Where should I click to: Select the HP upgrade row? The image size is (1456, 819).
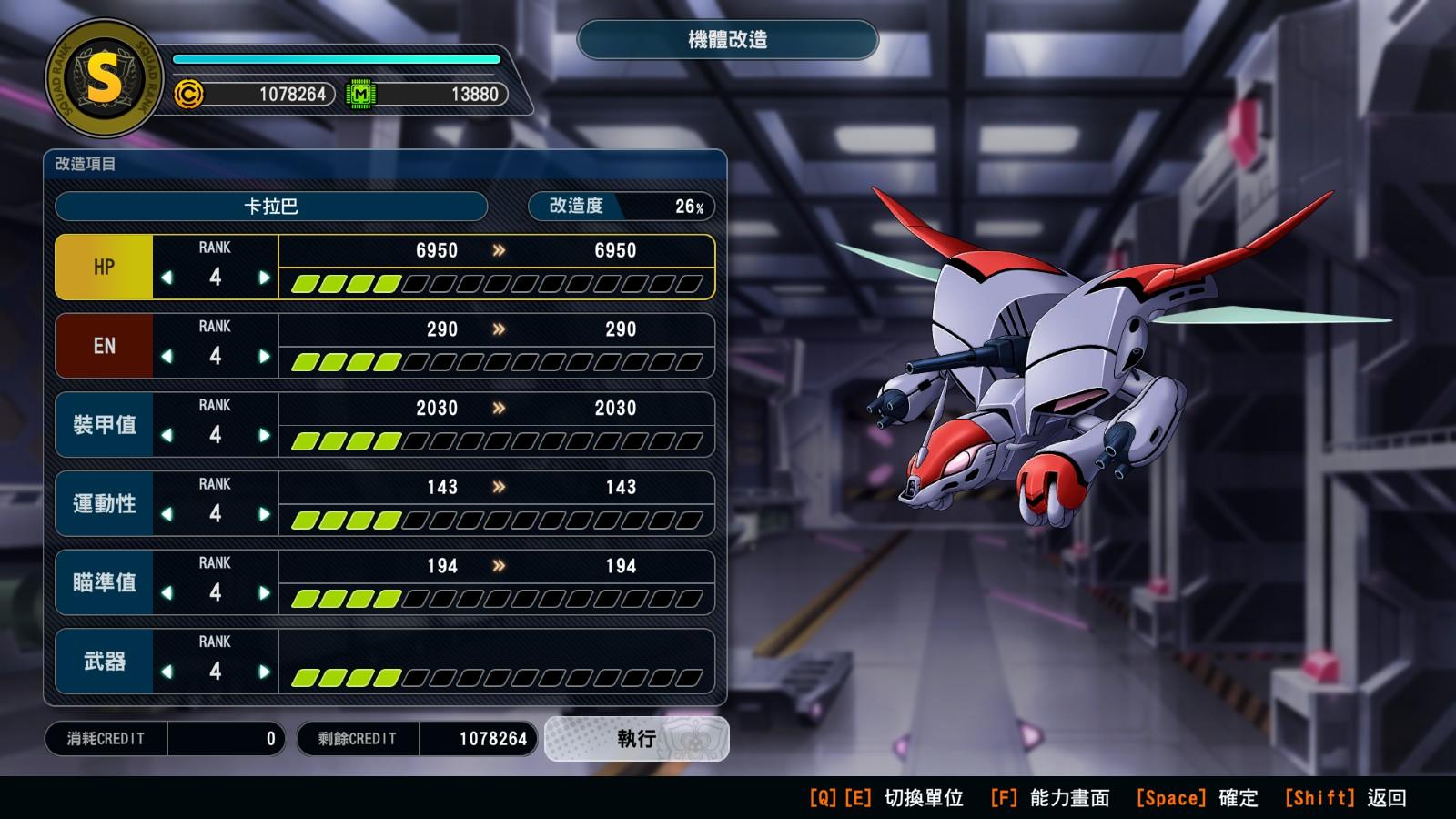[x=104, y=267]
